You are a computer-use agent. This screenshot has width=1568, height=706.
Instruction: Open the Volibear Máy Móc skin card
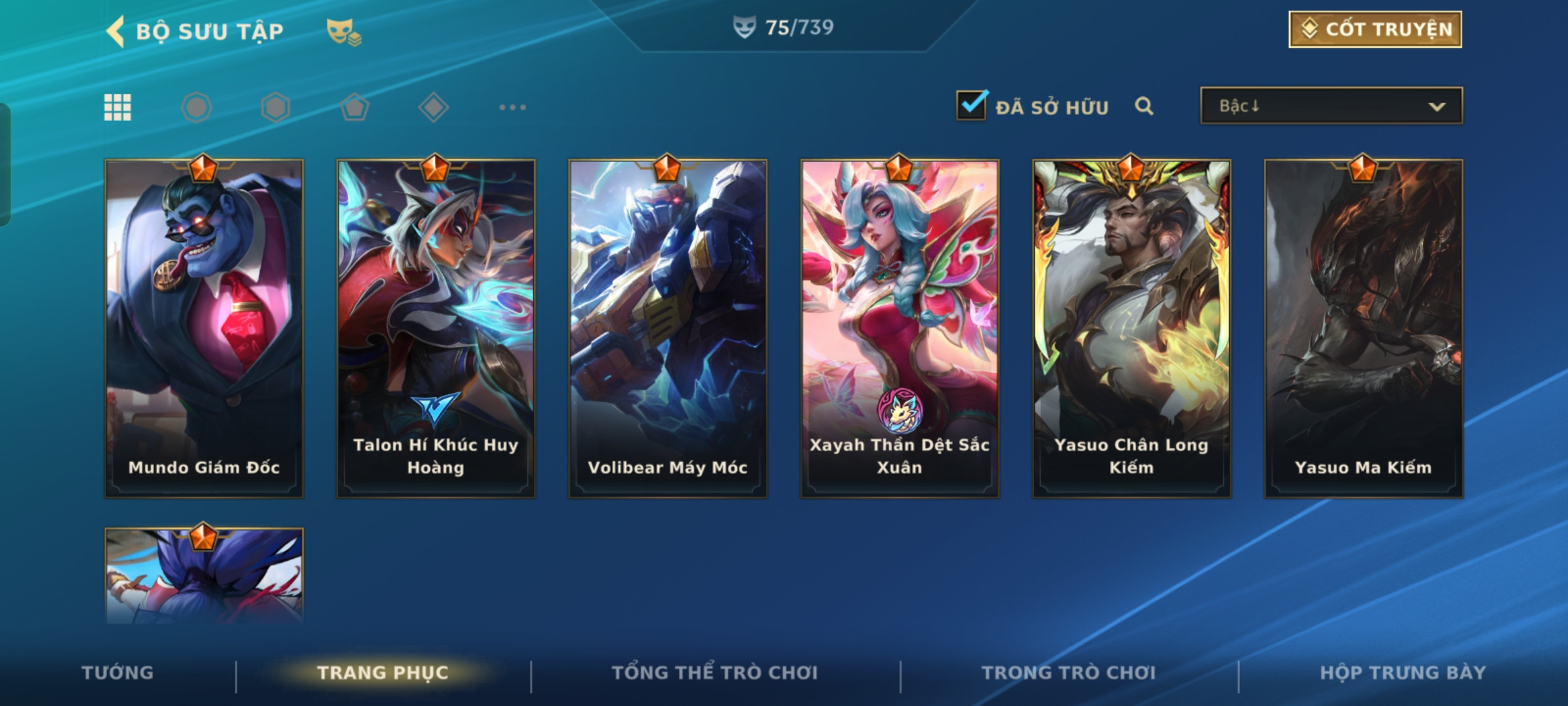(668, 328)
